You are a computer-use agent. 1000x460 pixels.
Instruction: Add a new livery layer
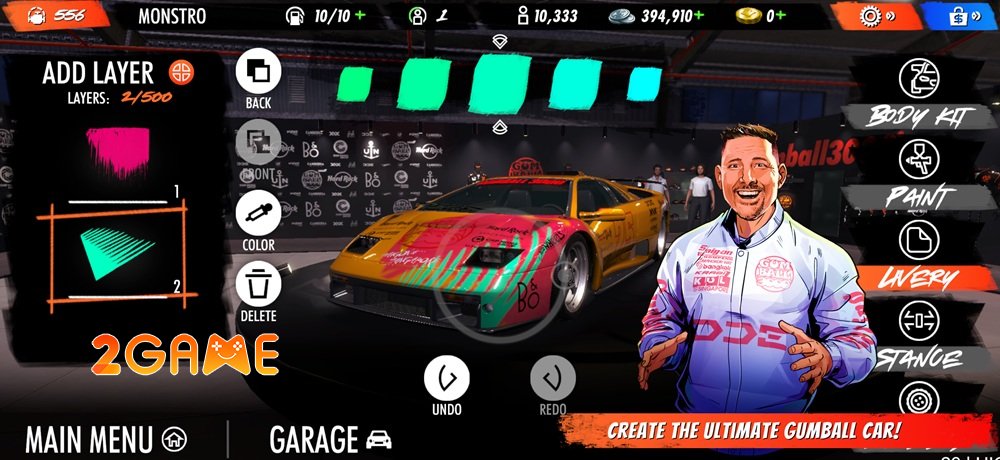[x=181, y=72]
